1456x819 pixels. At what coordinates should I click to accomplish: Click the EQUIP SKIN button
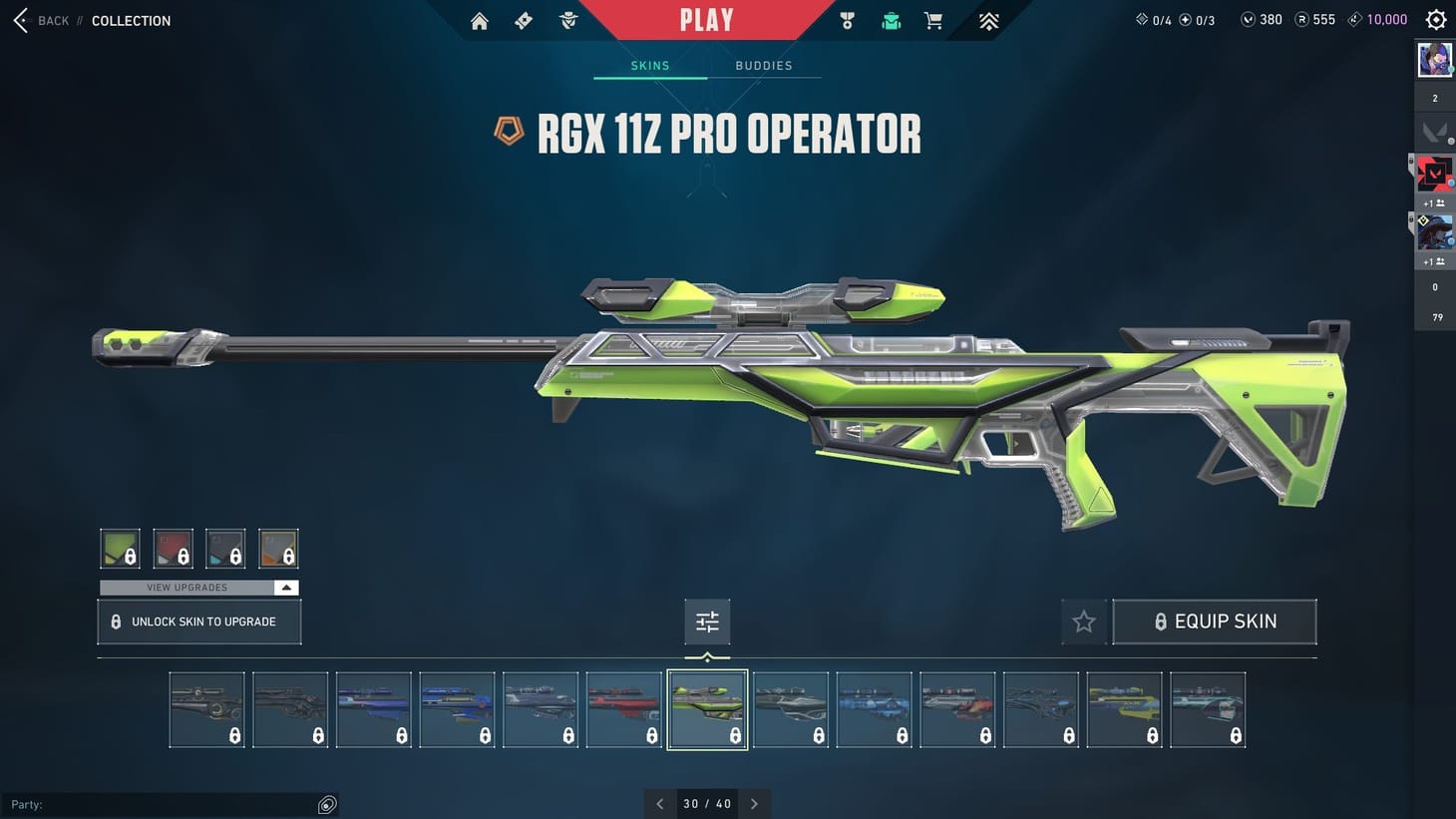pos(1214,620)
